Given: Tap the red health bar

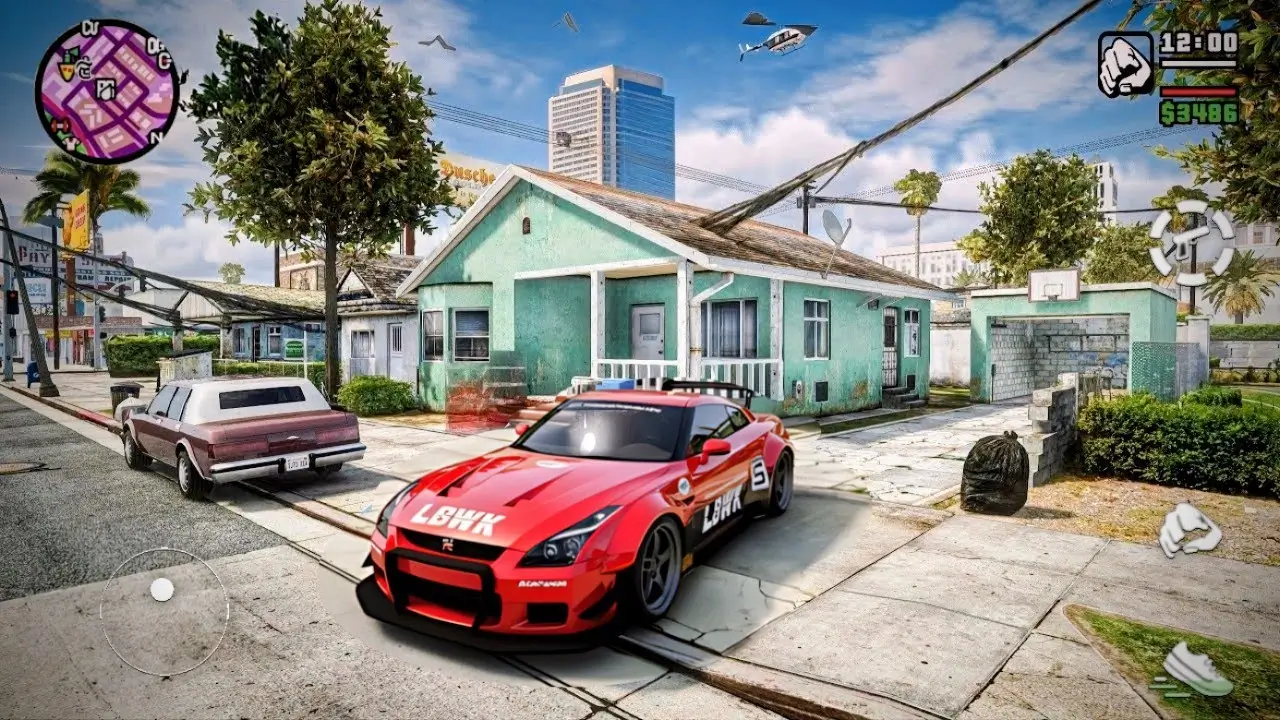Looking at the screenshot, I should click(1200, 92).
